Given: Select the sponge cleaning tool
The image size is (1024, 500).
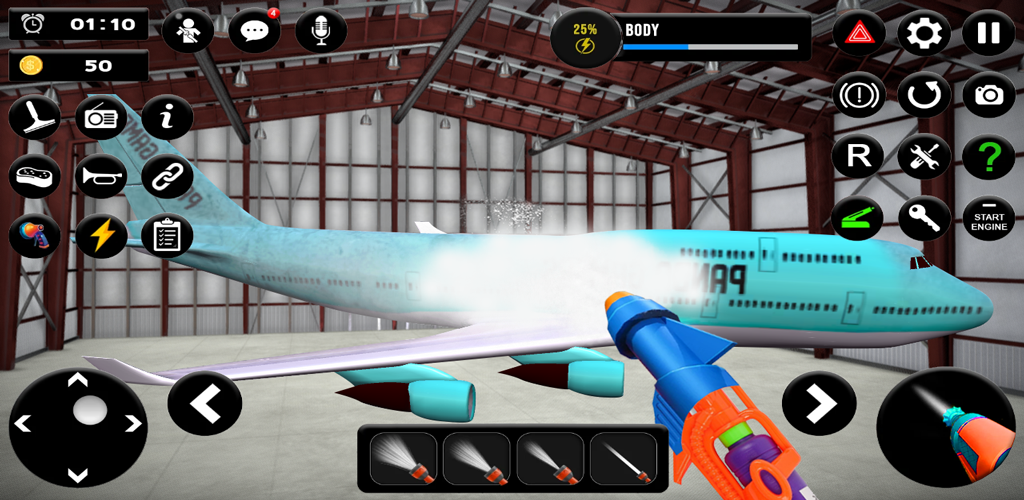Looking at the screenshot, I should coord(34,177).
